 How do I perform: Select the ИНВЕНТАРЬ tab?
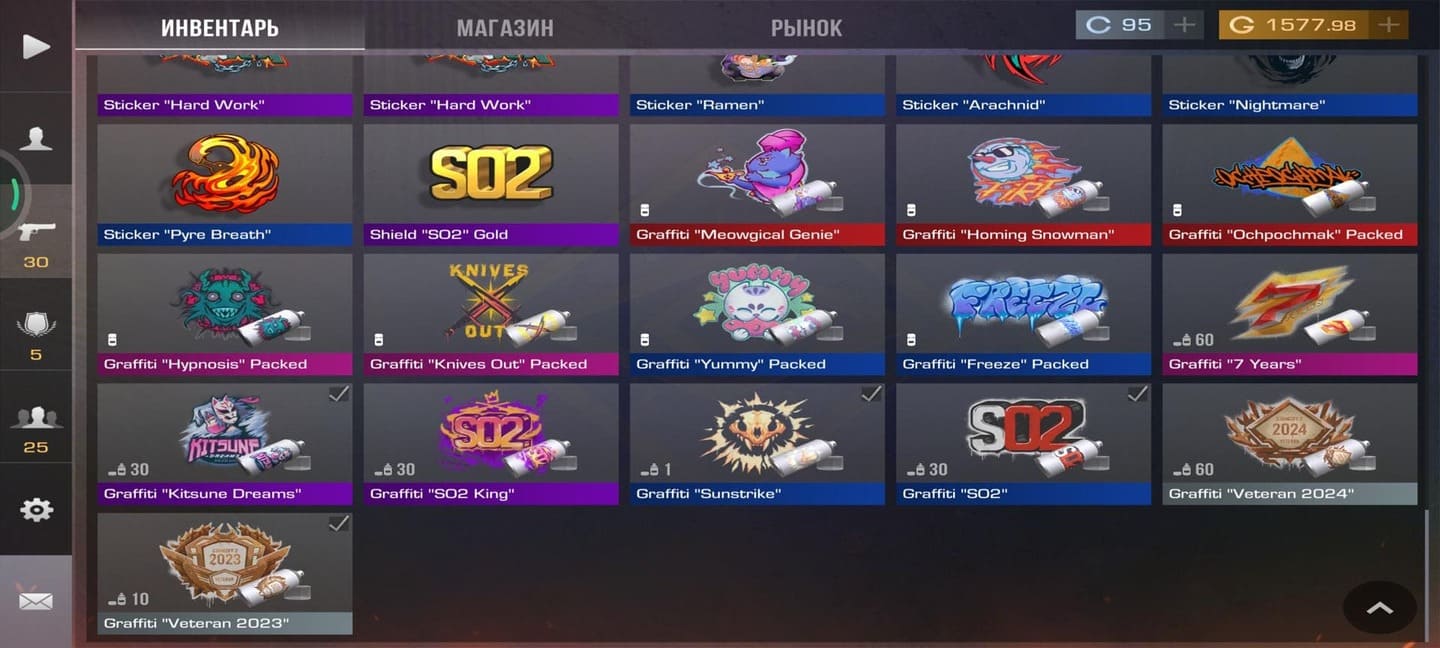[220, 27]
